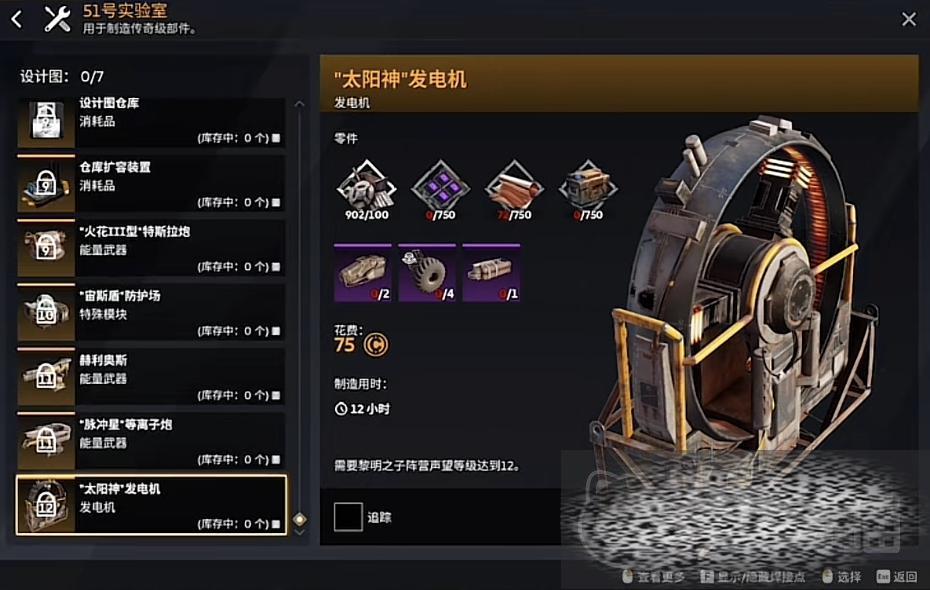Click the scrap metal resource icon 902/100
The width and height of the screenshot is (930, 590).
[x=365, y=184]
